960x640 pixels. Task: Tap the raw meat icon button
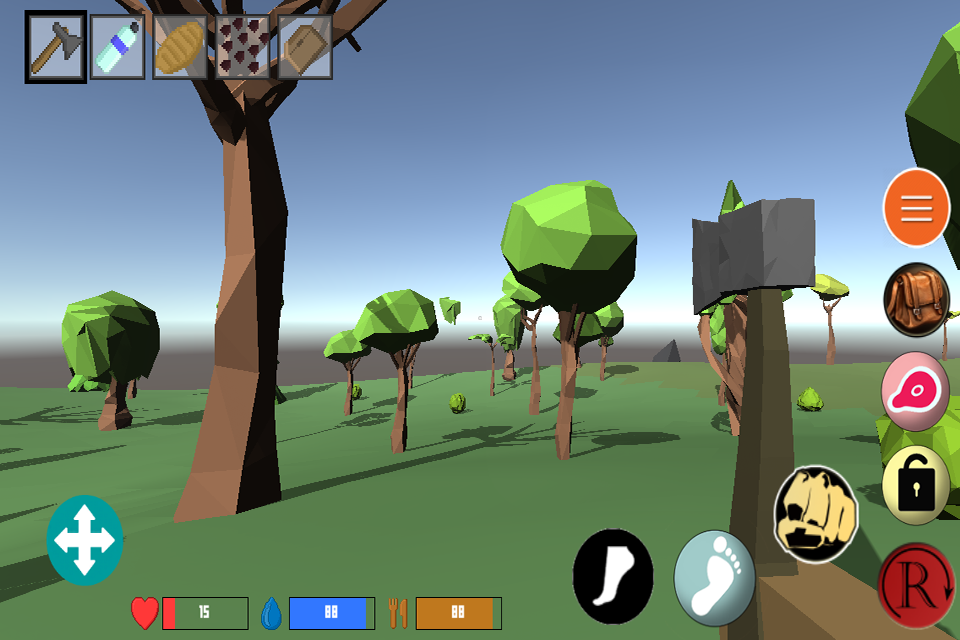[916, 391]
